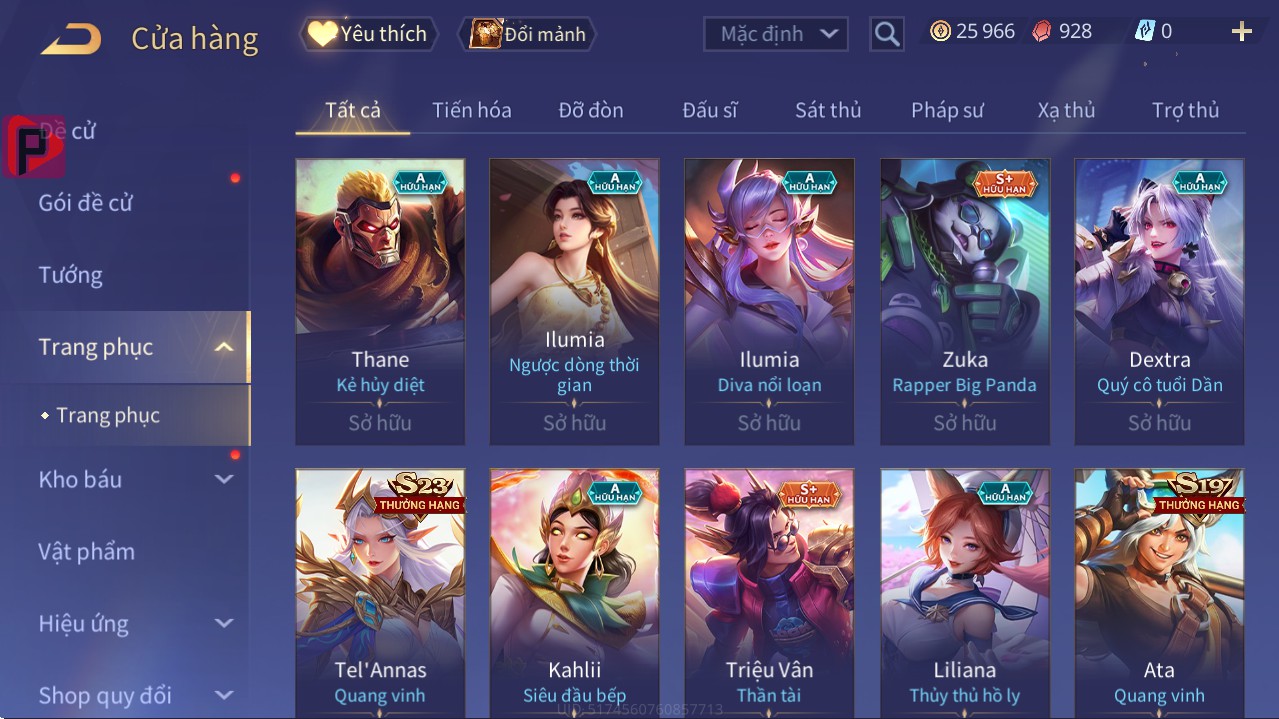The image size is (1279, 719).
Task: Go back using the arrow button
Action: click(71, 39)
